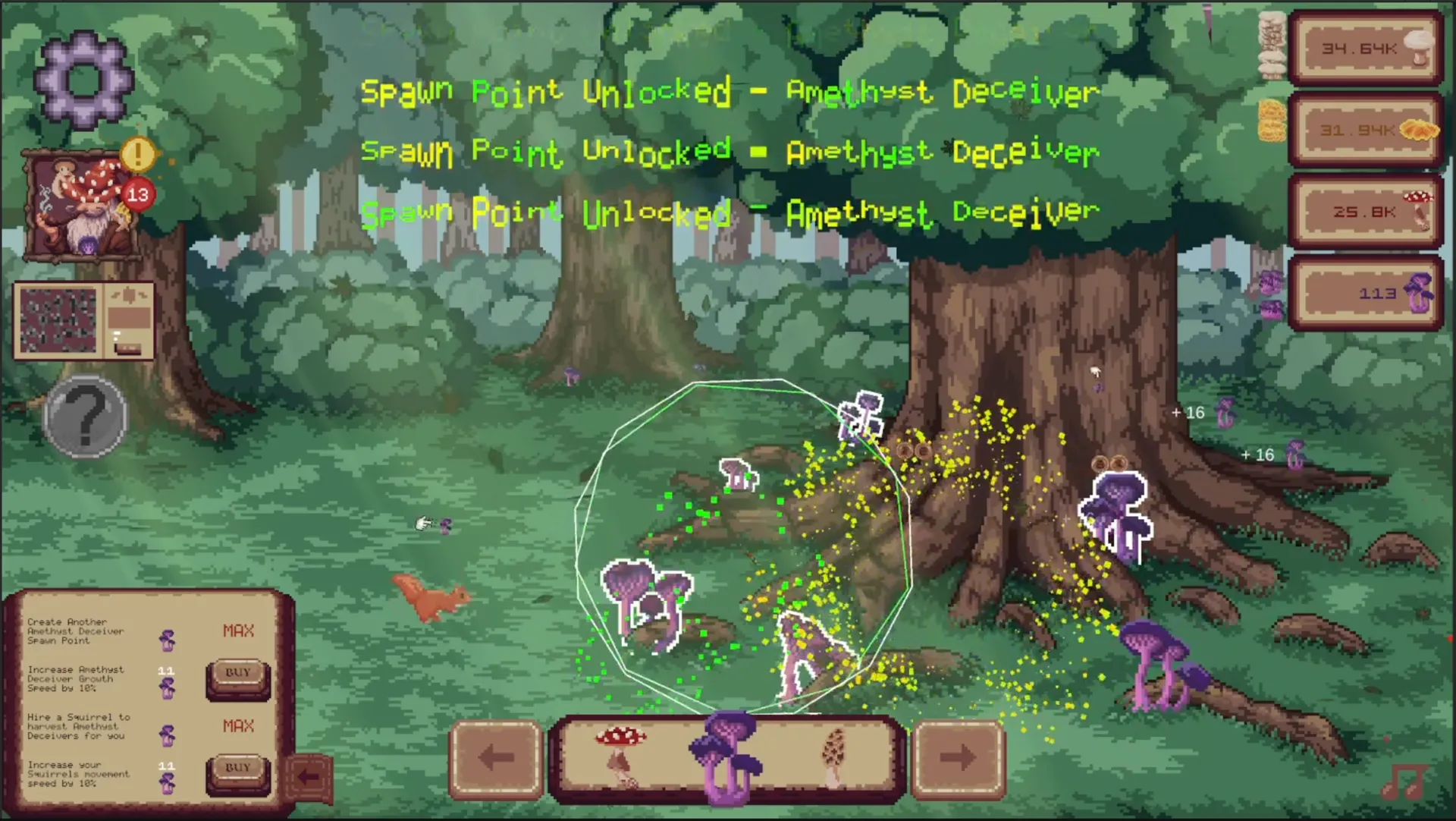Select the Morel in the species carousel
1456x821 pixels.
[x=834, y=755]
